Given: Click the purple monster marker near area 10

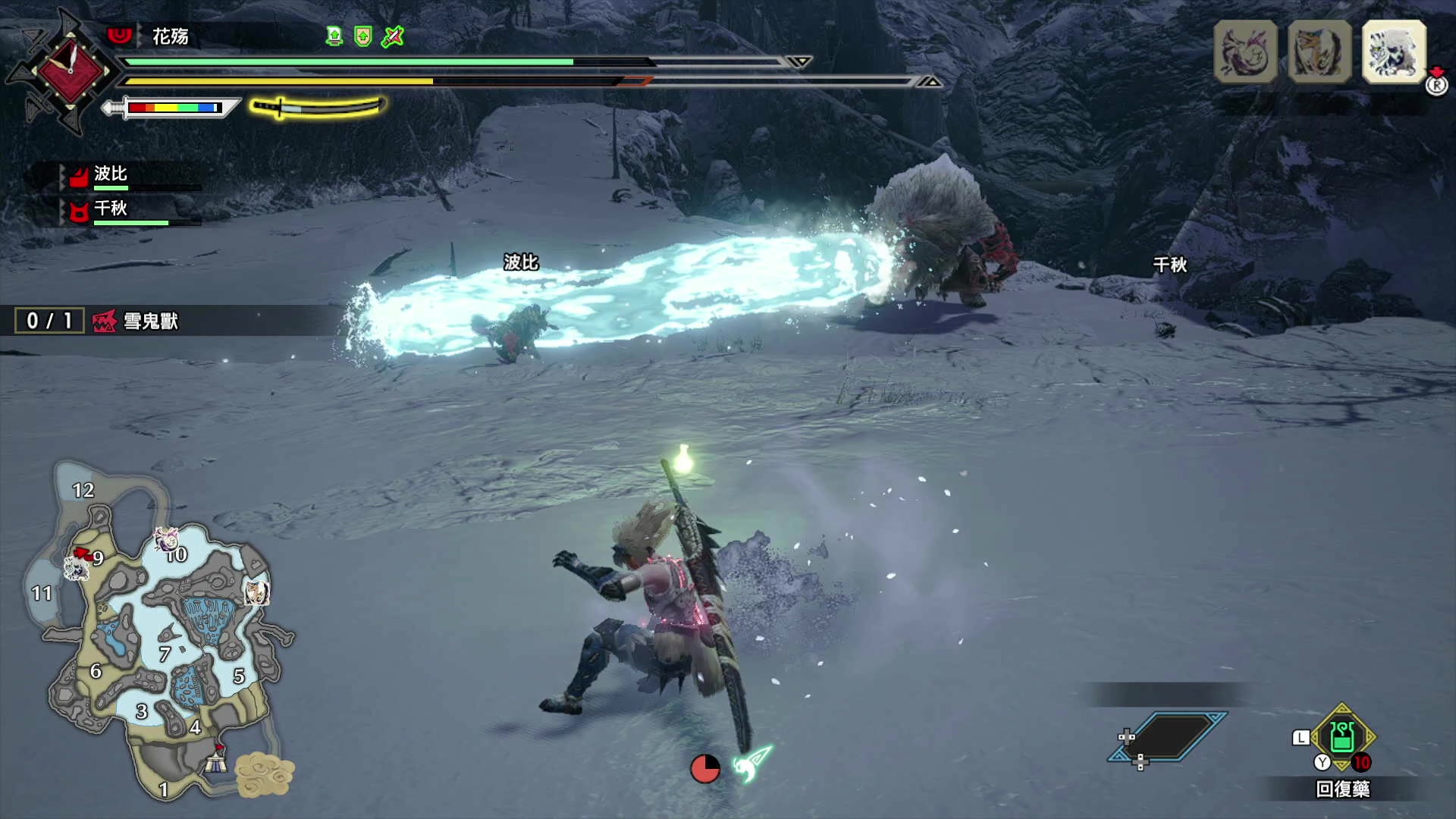Looking at the screenshot, I should [x=166, y=539].
